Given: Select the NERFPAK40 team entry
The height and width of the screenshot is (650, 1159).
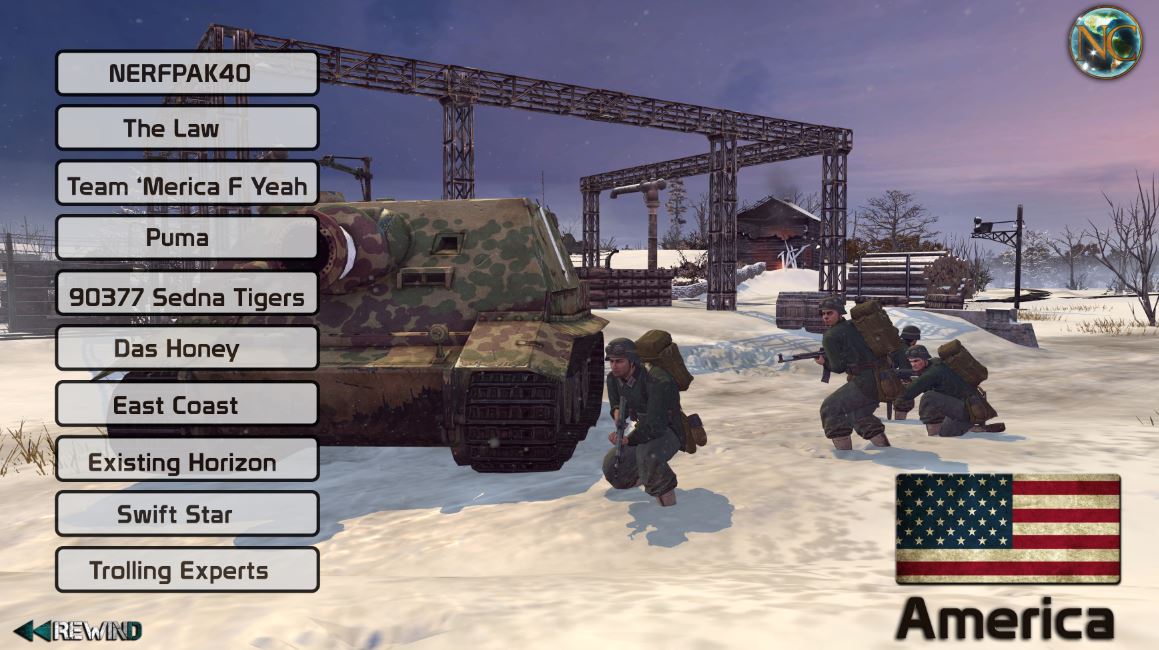Looking at the screenshot, I should tap(187, 73).
